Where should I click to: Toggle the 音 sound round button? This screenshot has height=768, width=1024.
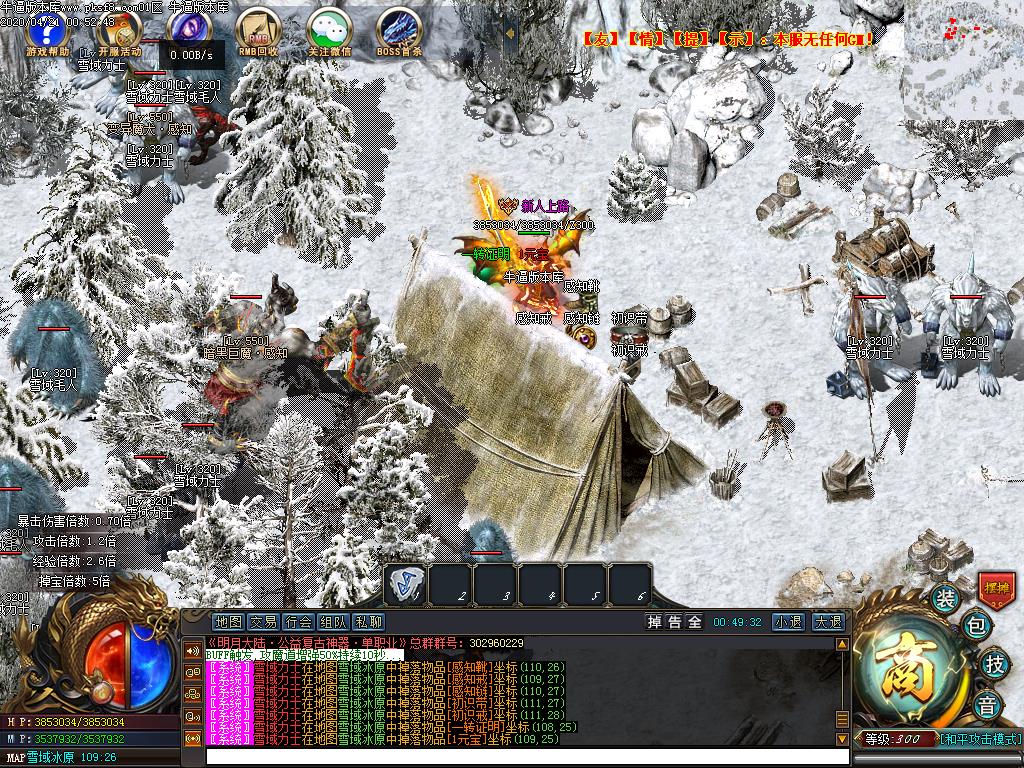pos(986,702)
